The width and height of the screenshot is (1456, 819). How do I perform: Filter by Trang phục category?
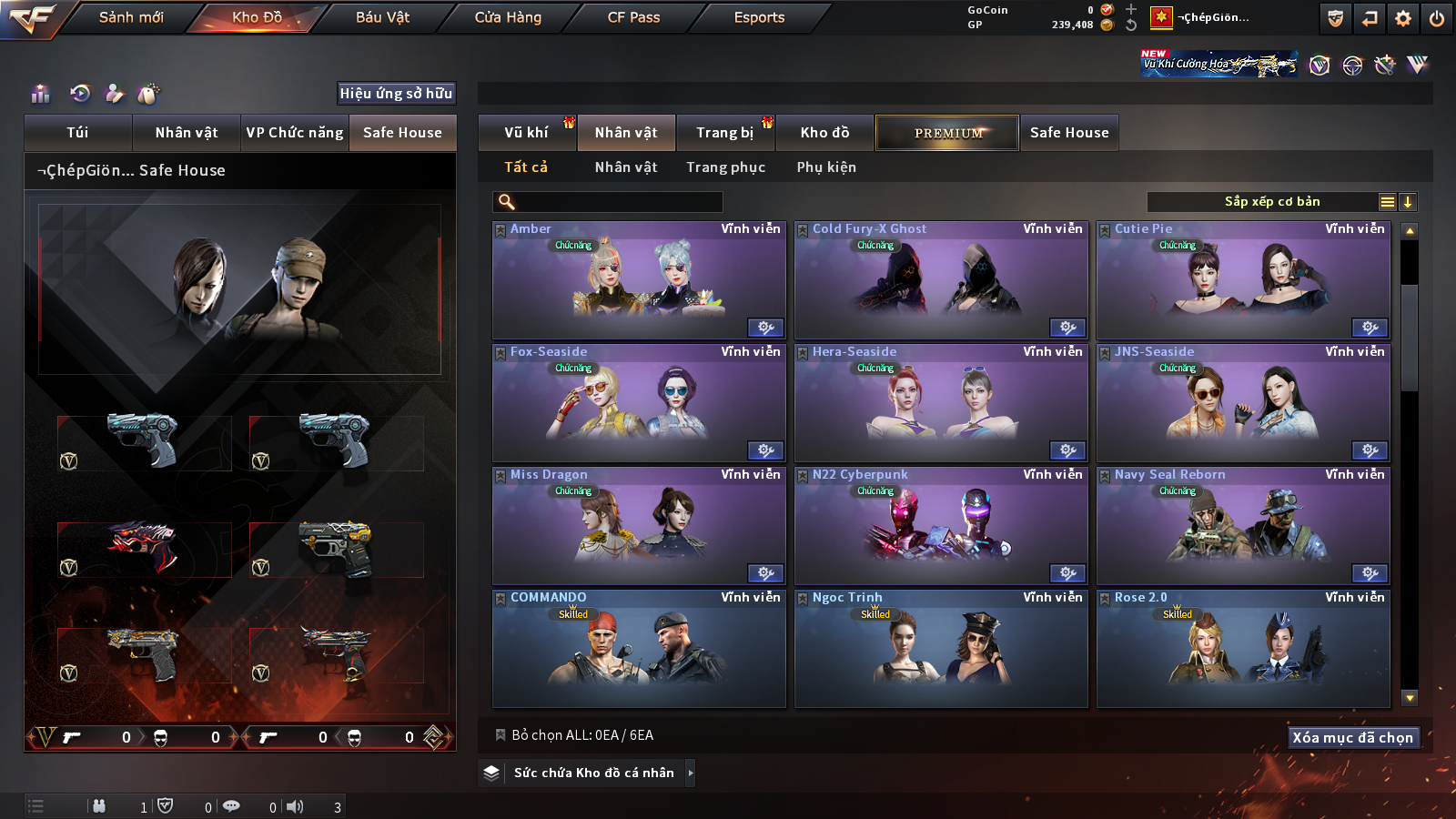pos(725,167)
